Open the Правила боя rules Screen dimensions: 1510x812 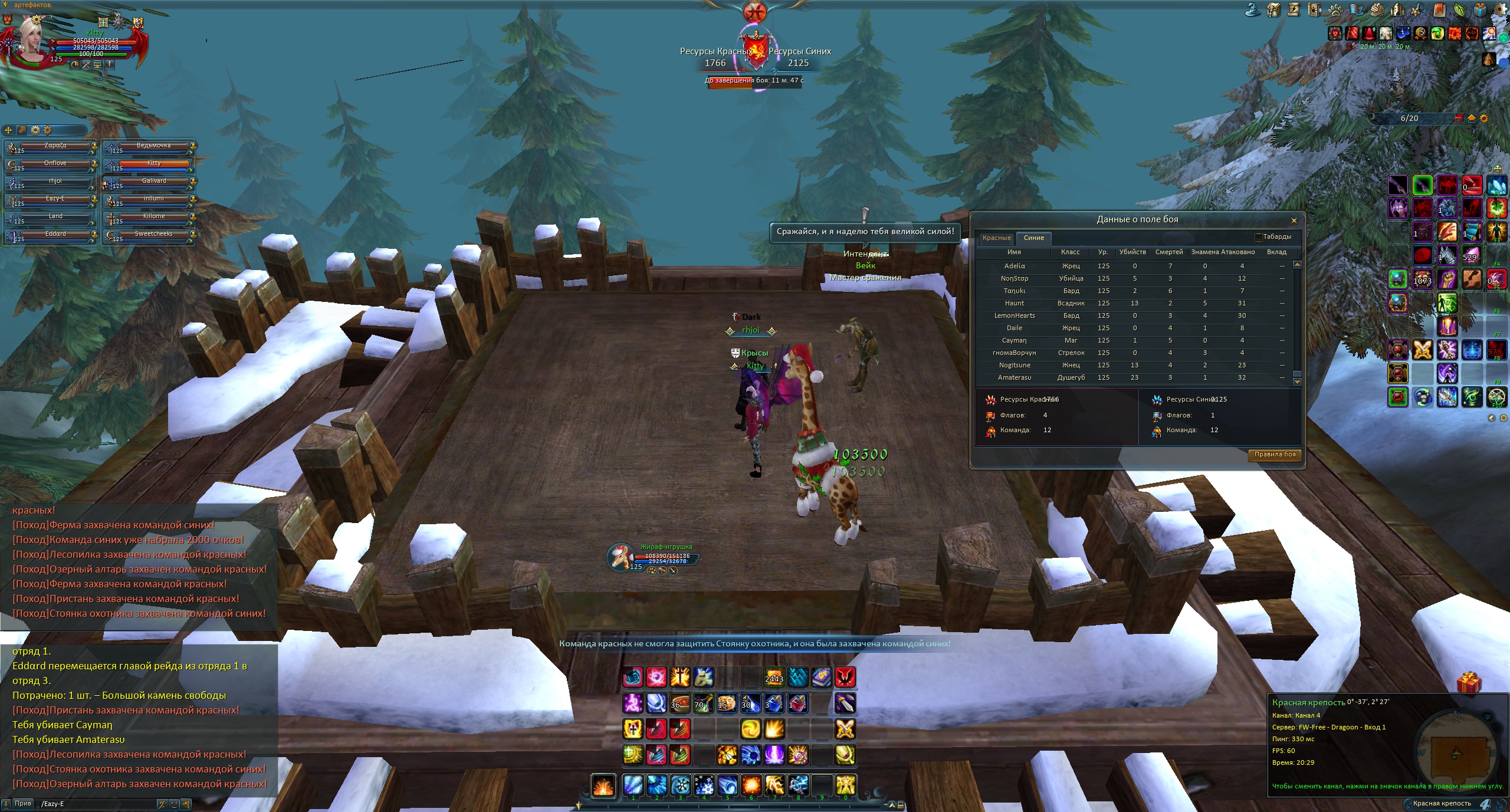coord(1275,454)
